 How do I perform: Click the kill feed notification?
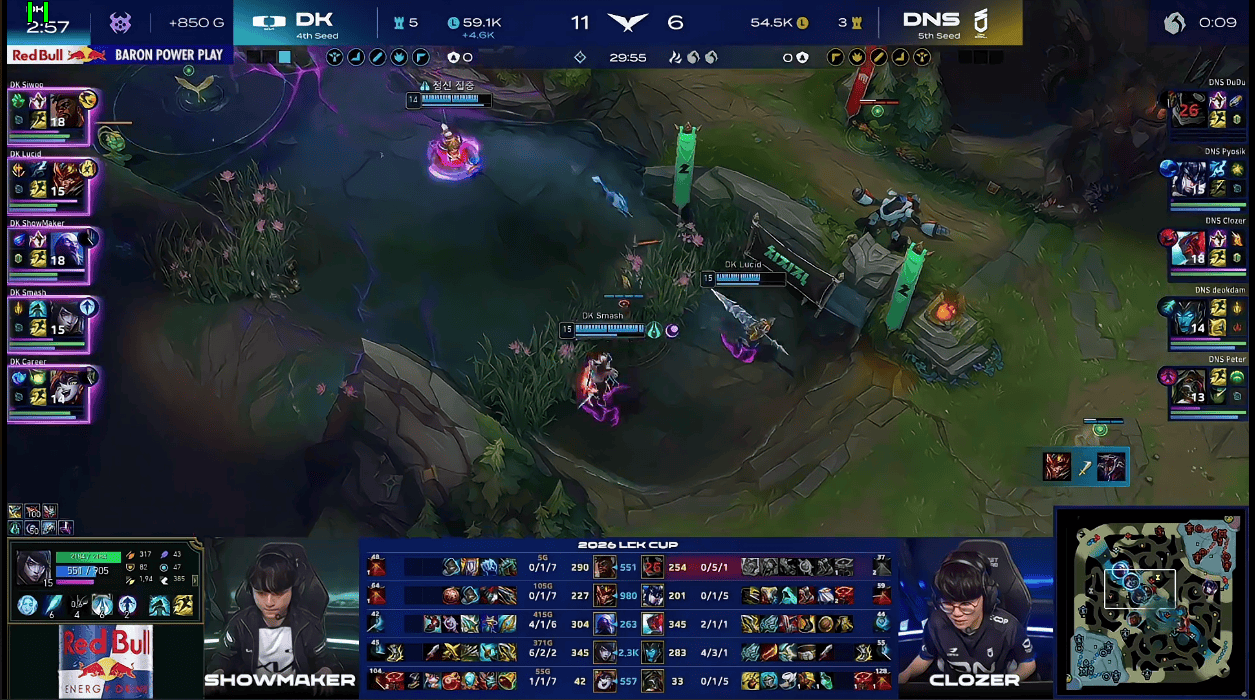coord(1084,466)
